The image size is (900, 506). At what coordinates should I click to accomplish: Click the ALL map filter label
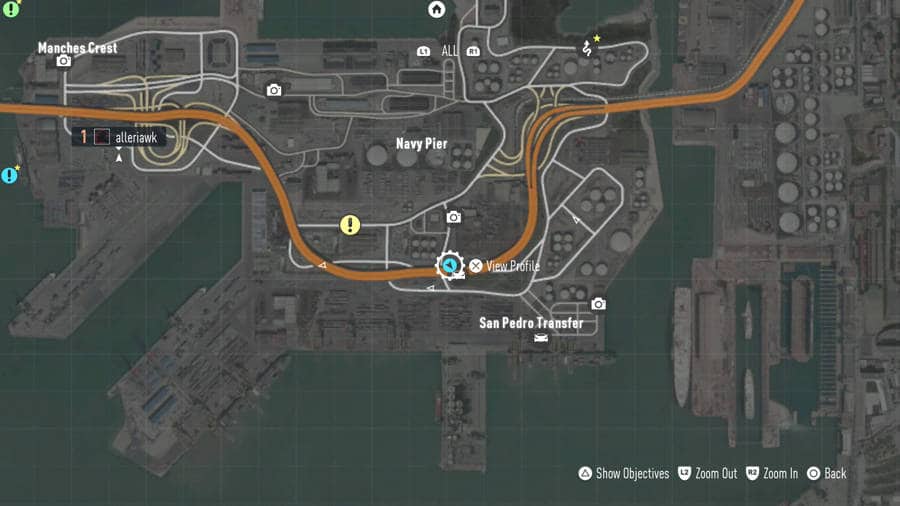(449, 51)
